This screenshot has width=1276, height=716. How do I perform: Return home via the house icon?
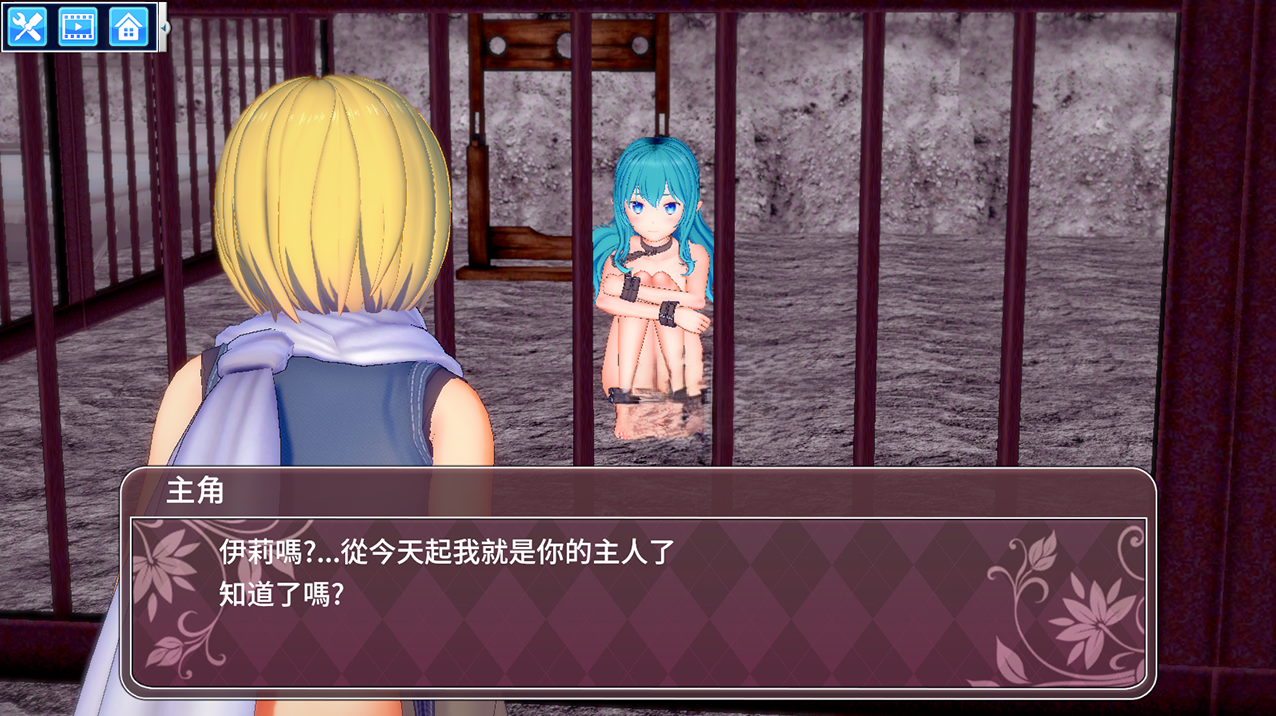coord(128,27)
